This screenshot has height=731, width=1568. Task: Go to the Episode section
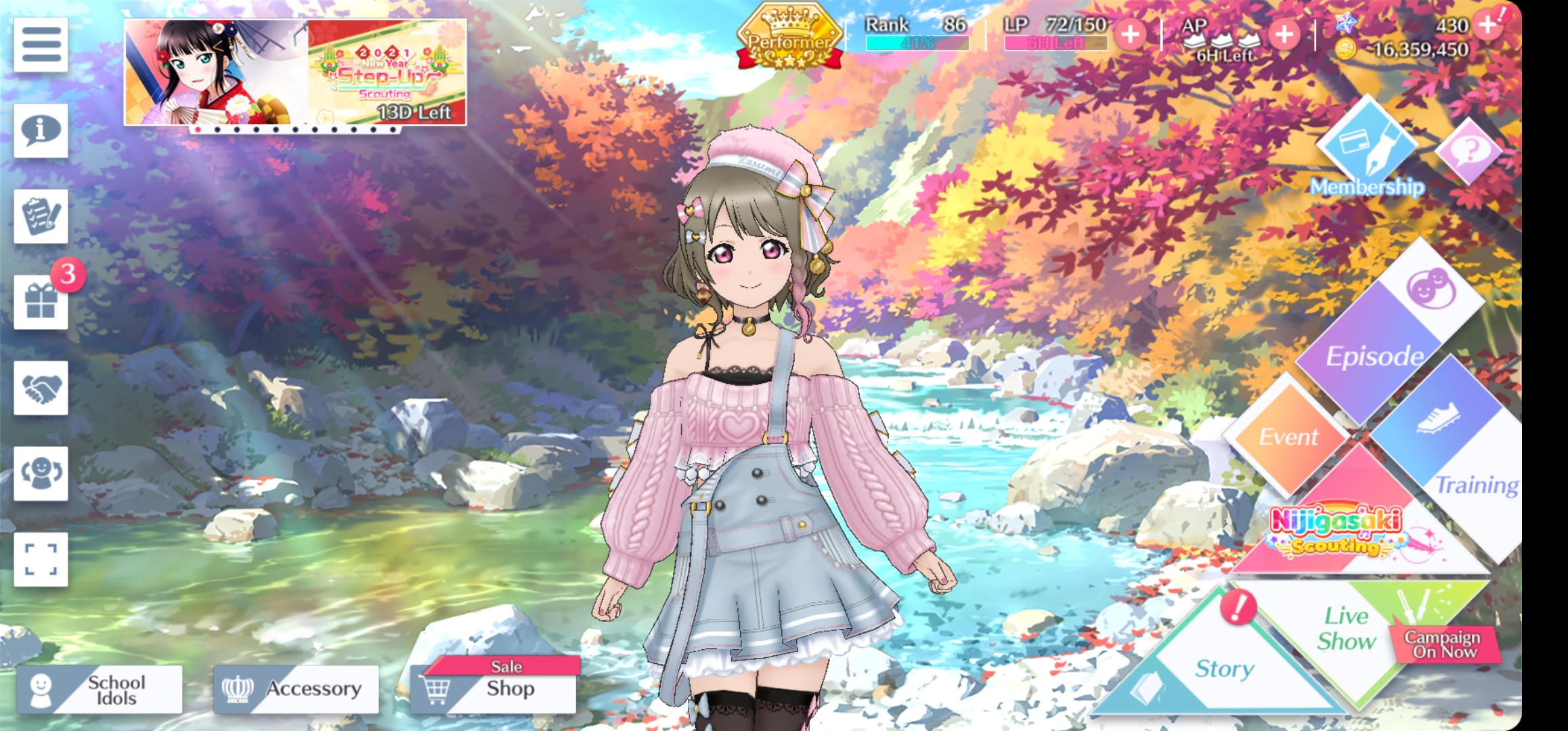point(1374,352)
